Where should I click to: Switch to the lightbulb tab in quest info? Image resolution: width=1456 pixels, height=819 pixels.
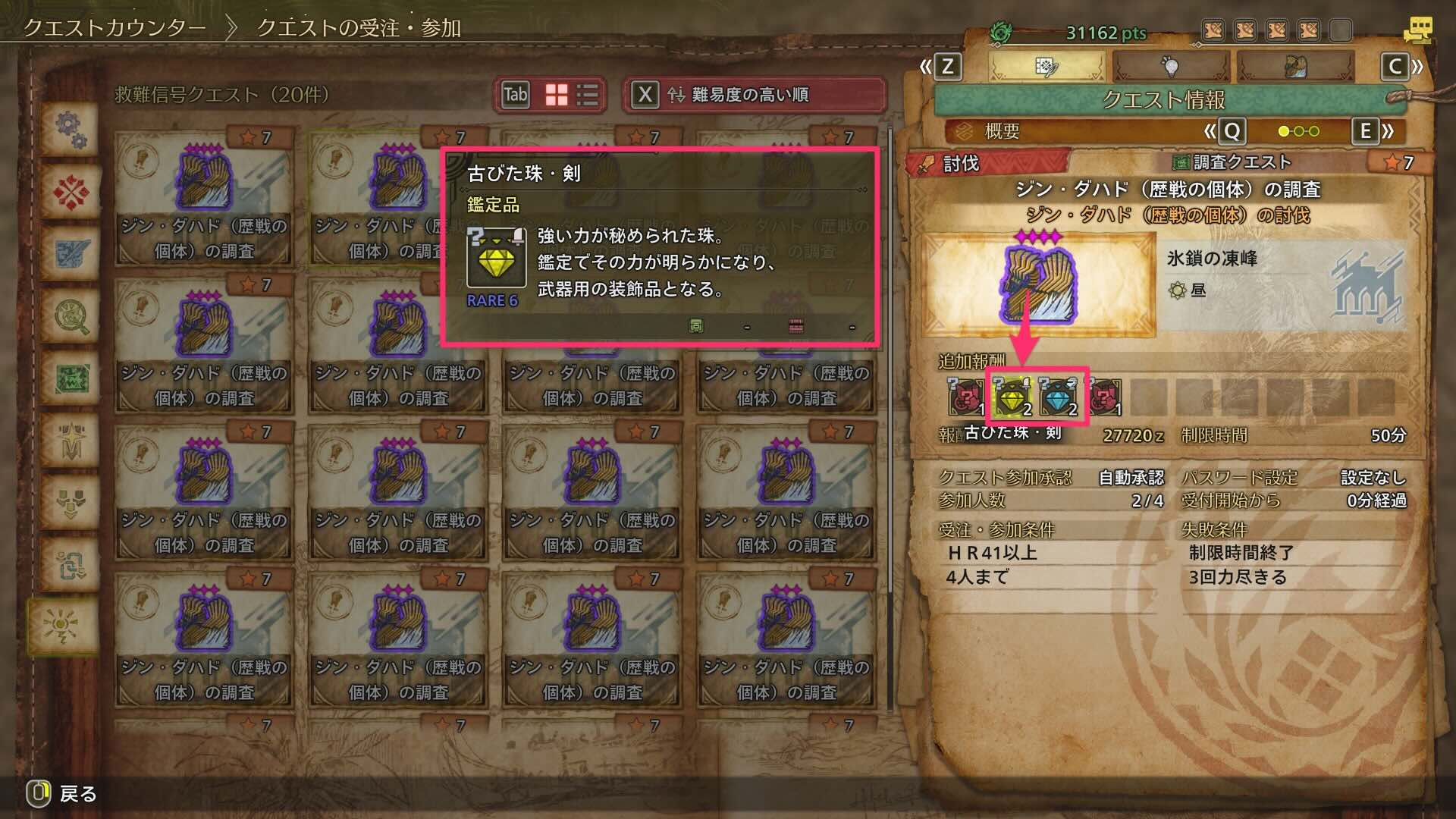(x=1170, y=67)
